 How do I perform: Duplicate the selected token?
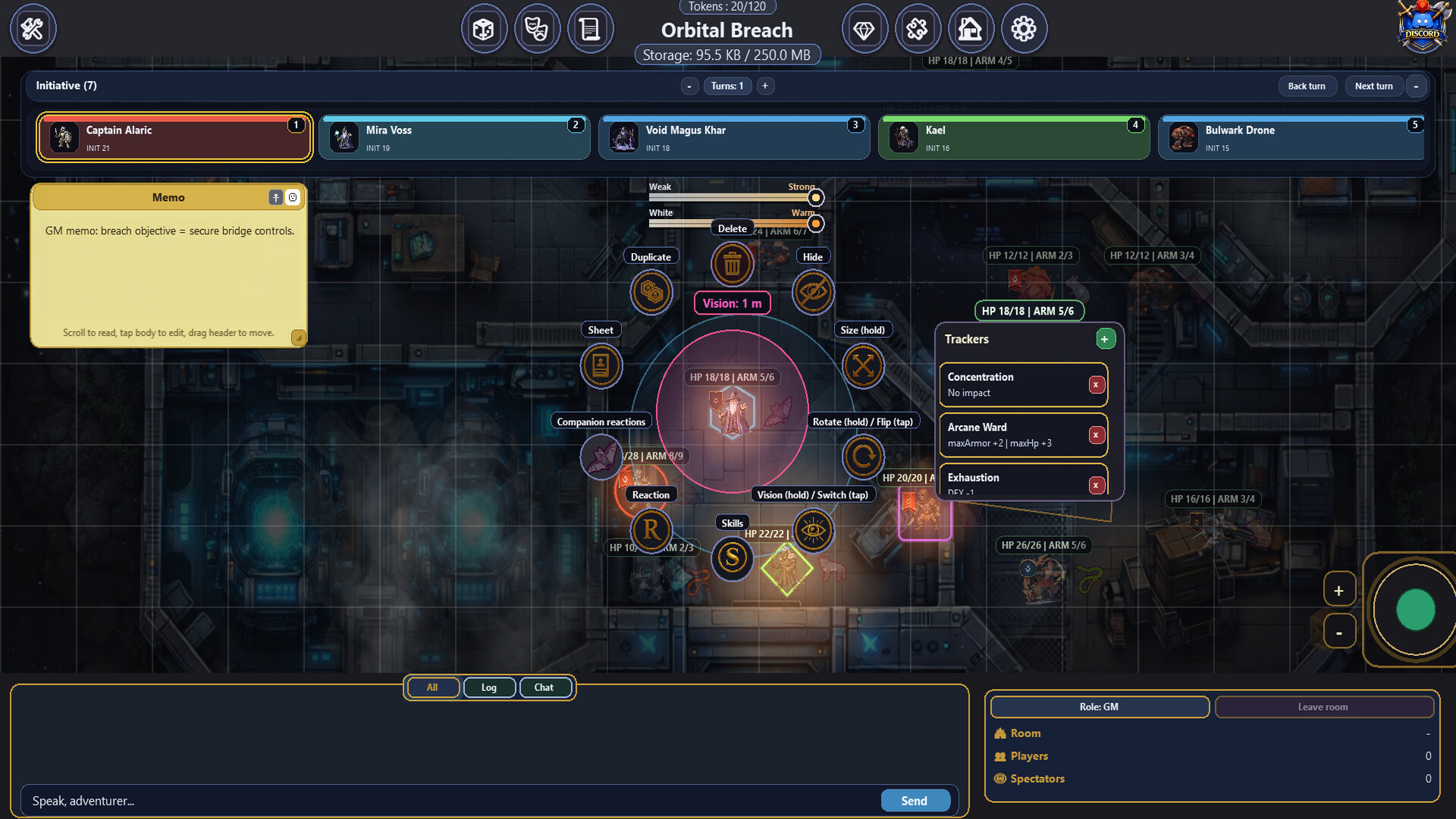click(x=651, y=292)
